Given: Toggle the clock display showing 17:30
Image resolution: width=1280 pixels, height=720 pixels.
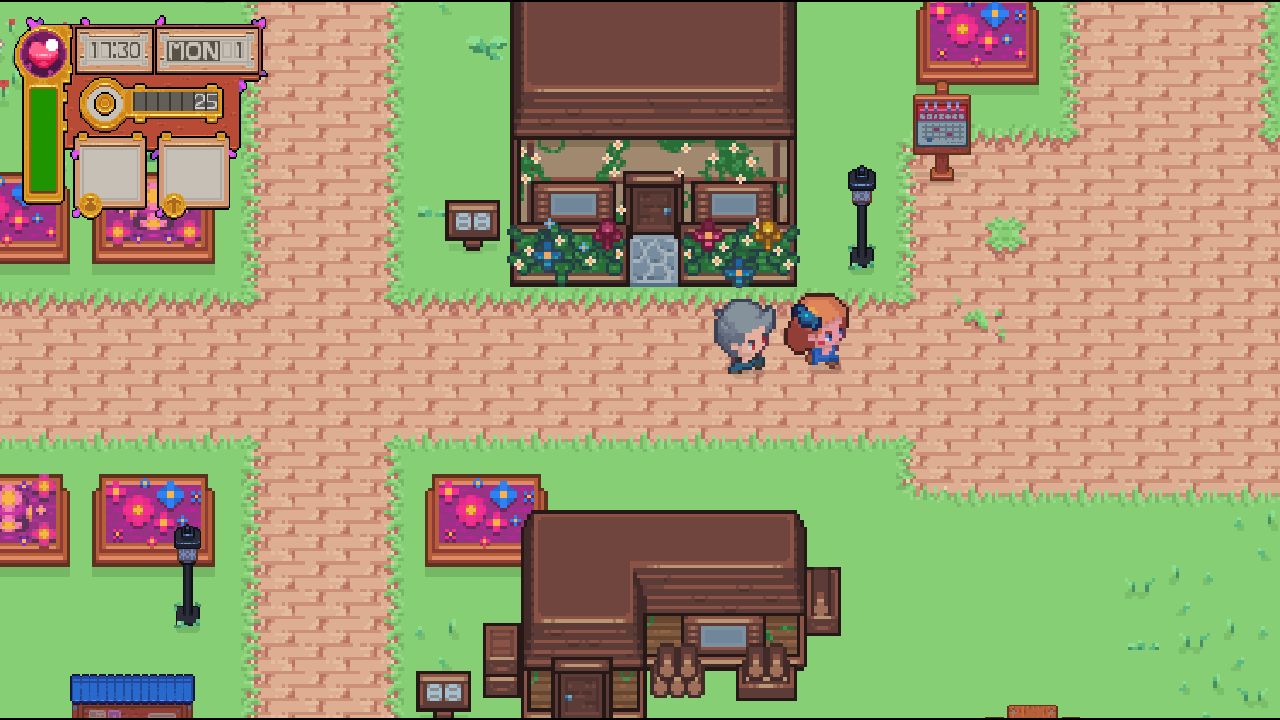Looking at the screenshot, I should pos(115,48).
